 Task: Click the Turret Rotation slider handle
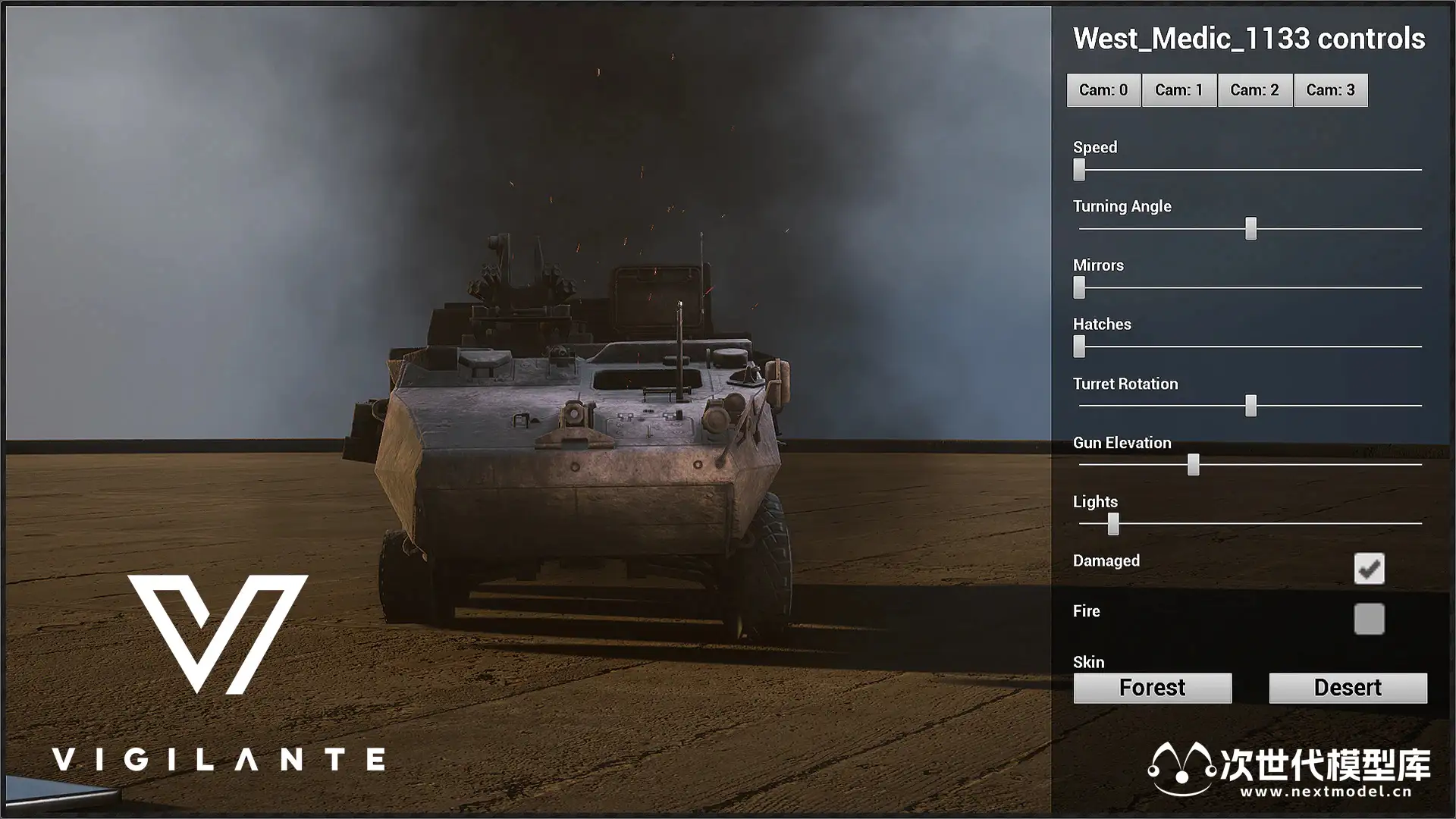(x=1250, y=406)
